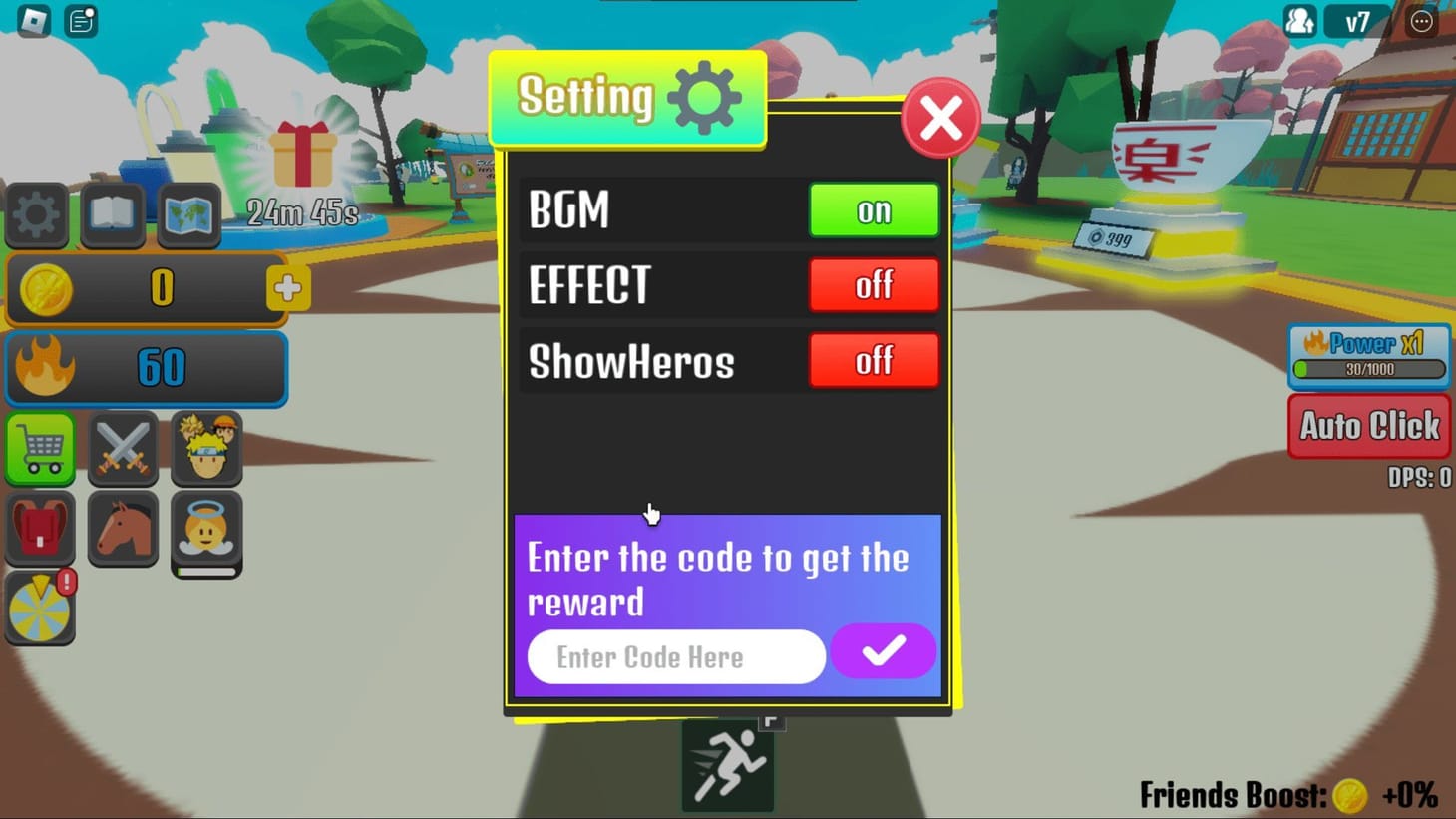Viewport: 1456px width, 819px height.
Task: Open the hero character icon
Action: coord(205,449)
